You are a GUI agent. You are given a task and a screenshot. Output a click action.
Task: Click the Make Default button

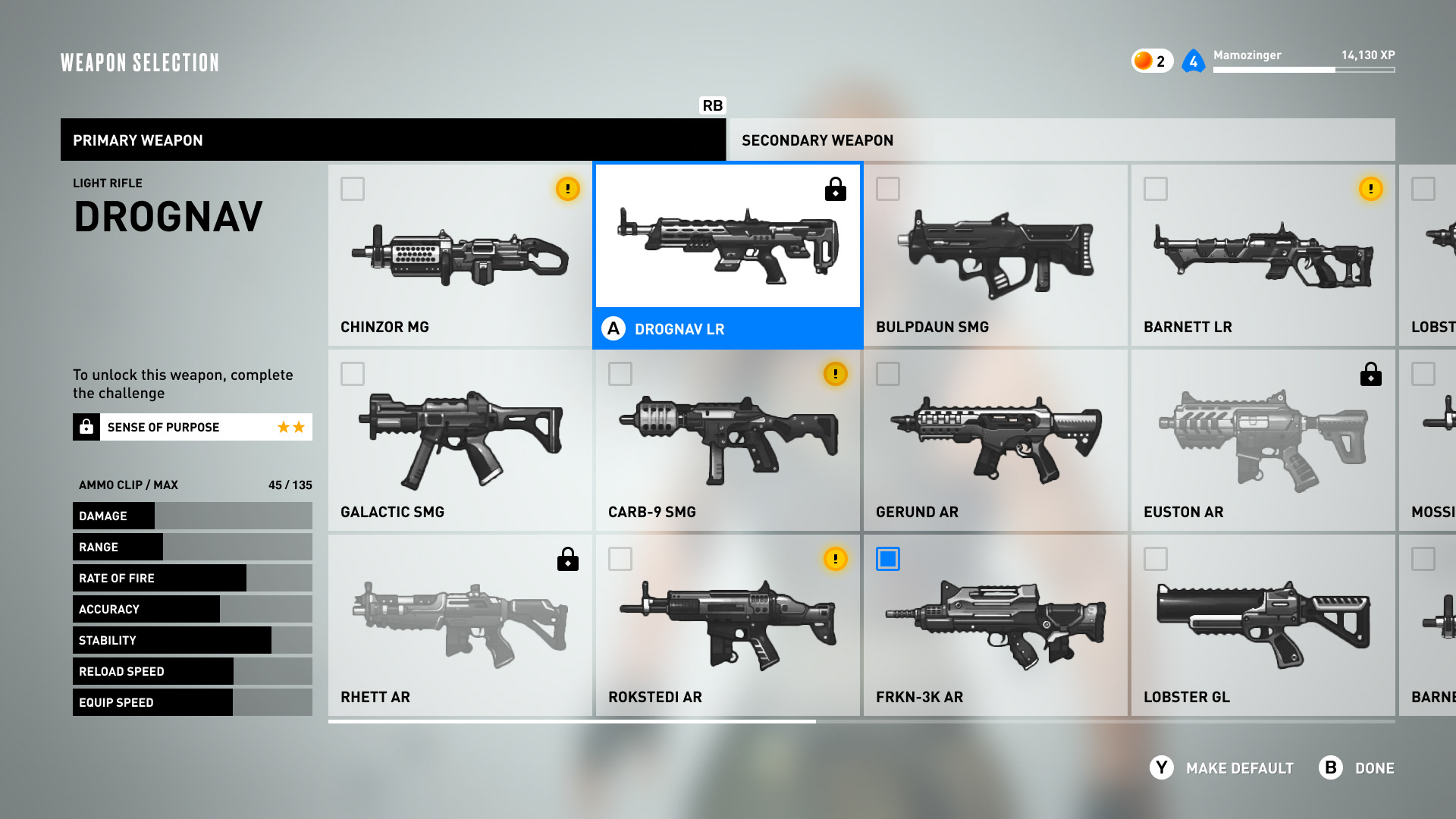[1222, 768]
